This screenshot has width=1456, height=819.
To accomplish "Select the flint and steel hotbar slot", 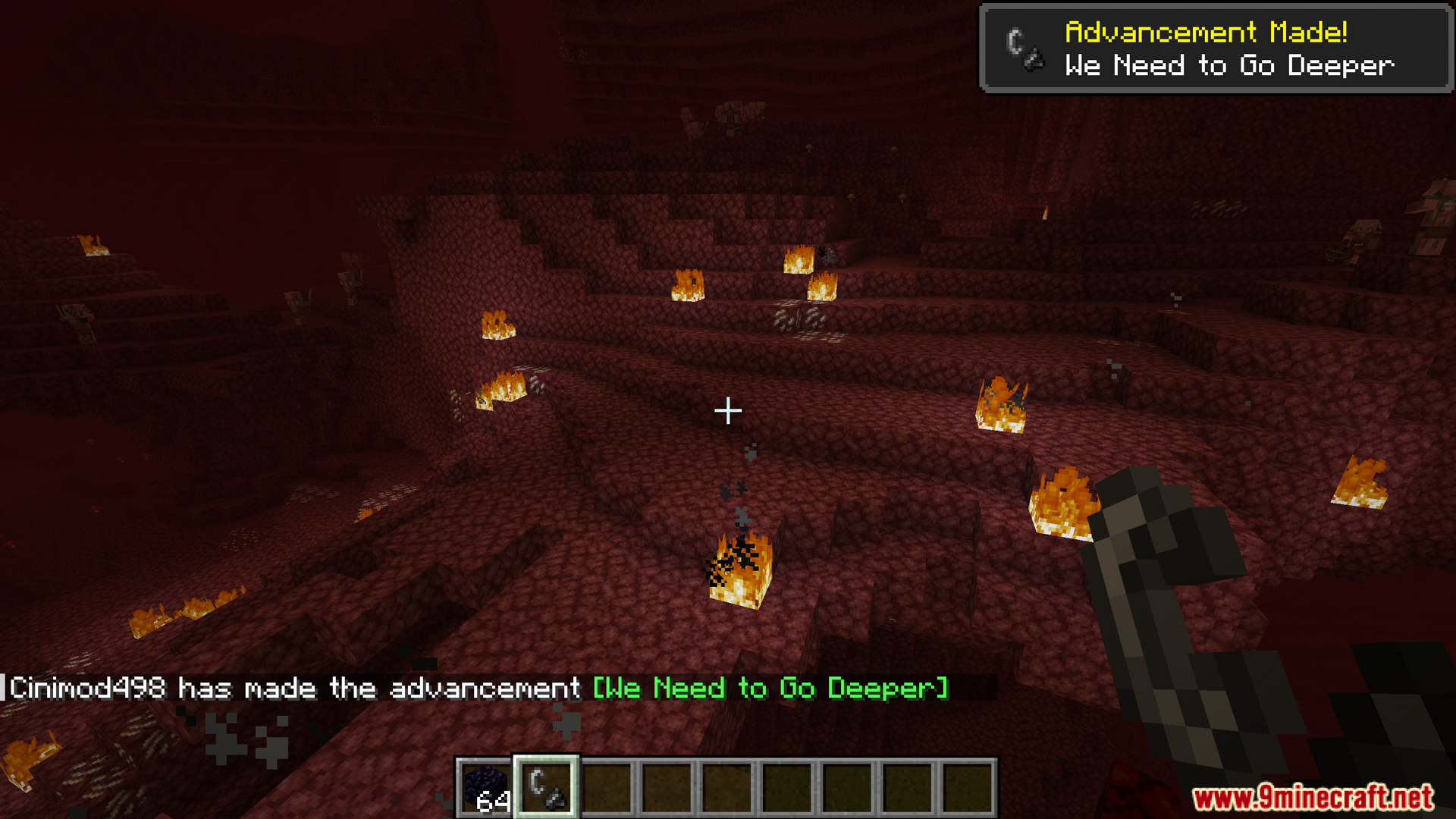I will 546,787.
